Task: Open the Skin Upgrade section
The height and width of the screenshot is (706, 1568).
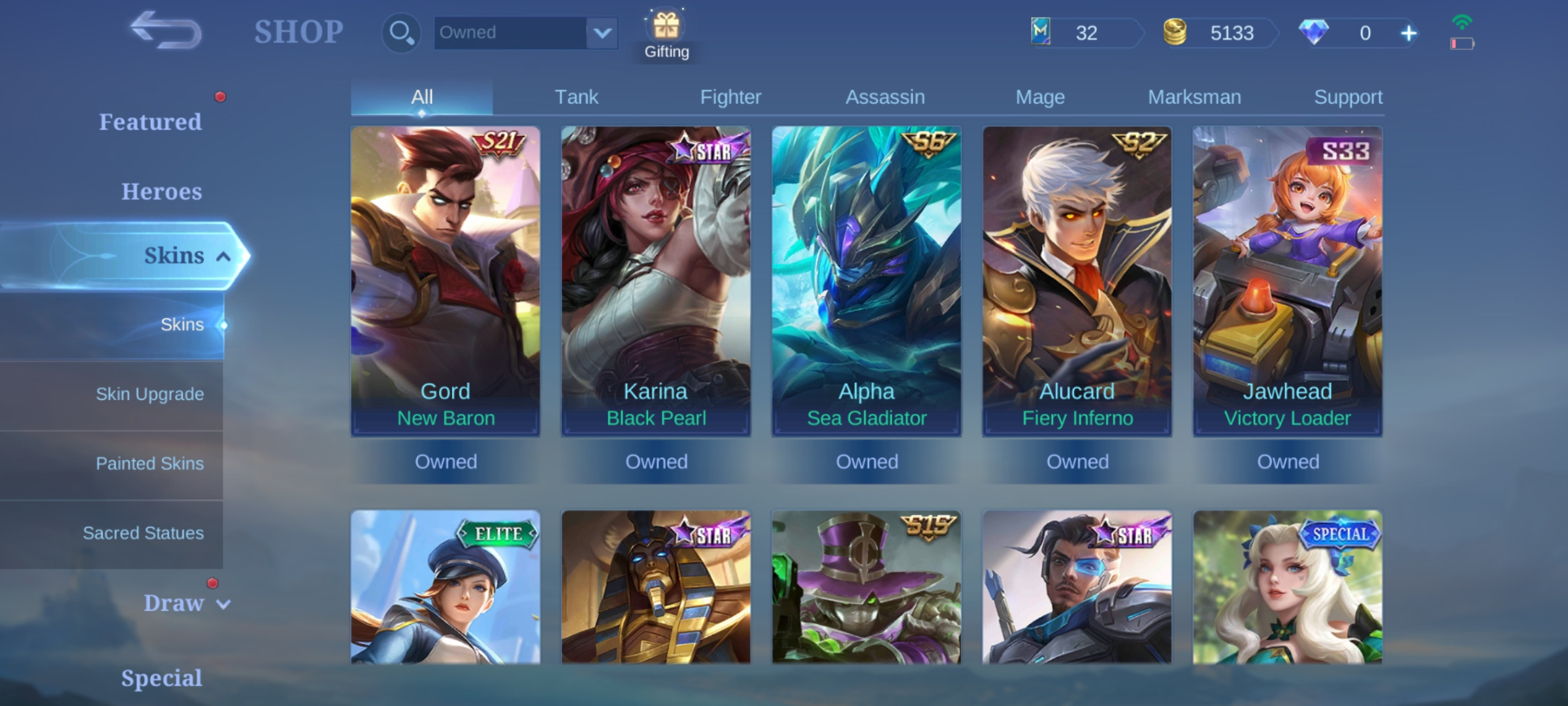Action: point(149,394)
